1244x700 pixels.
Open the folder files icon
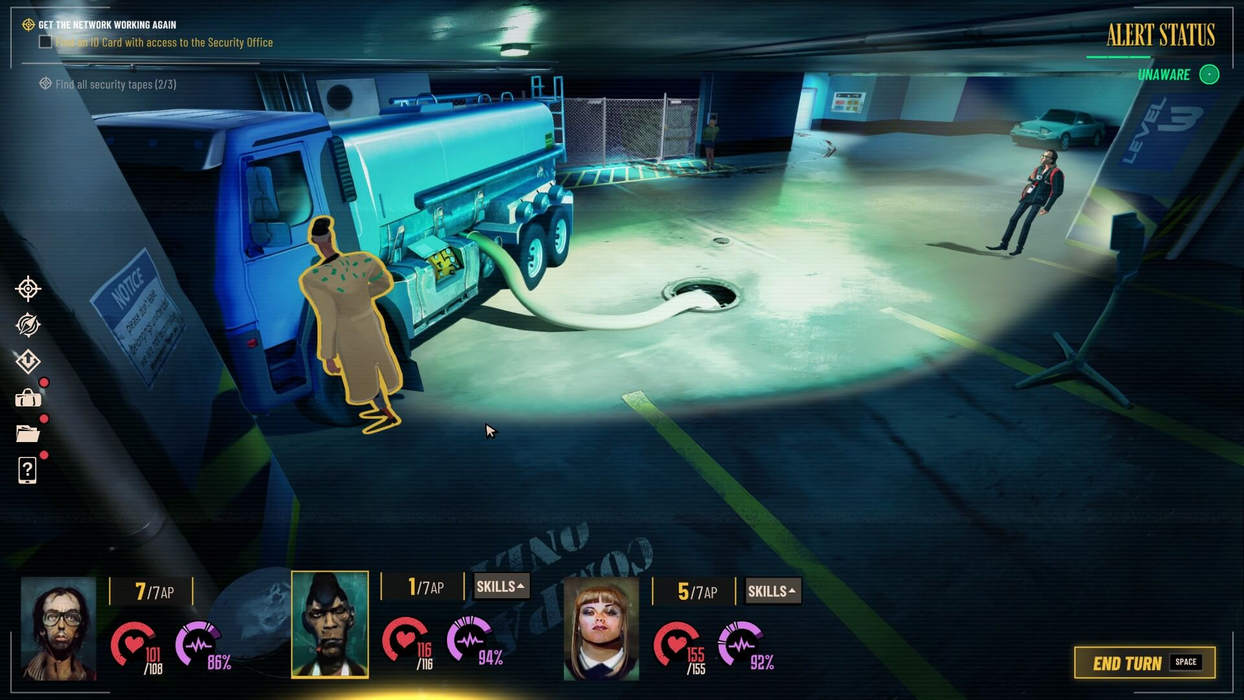point(28,434)
